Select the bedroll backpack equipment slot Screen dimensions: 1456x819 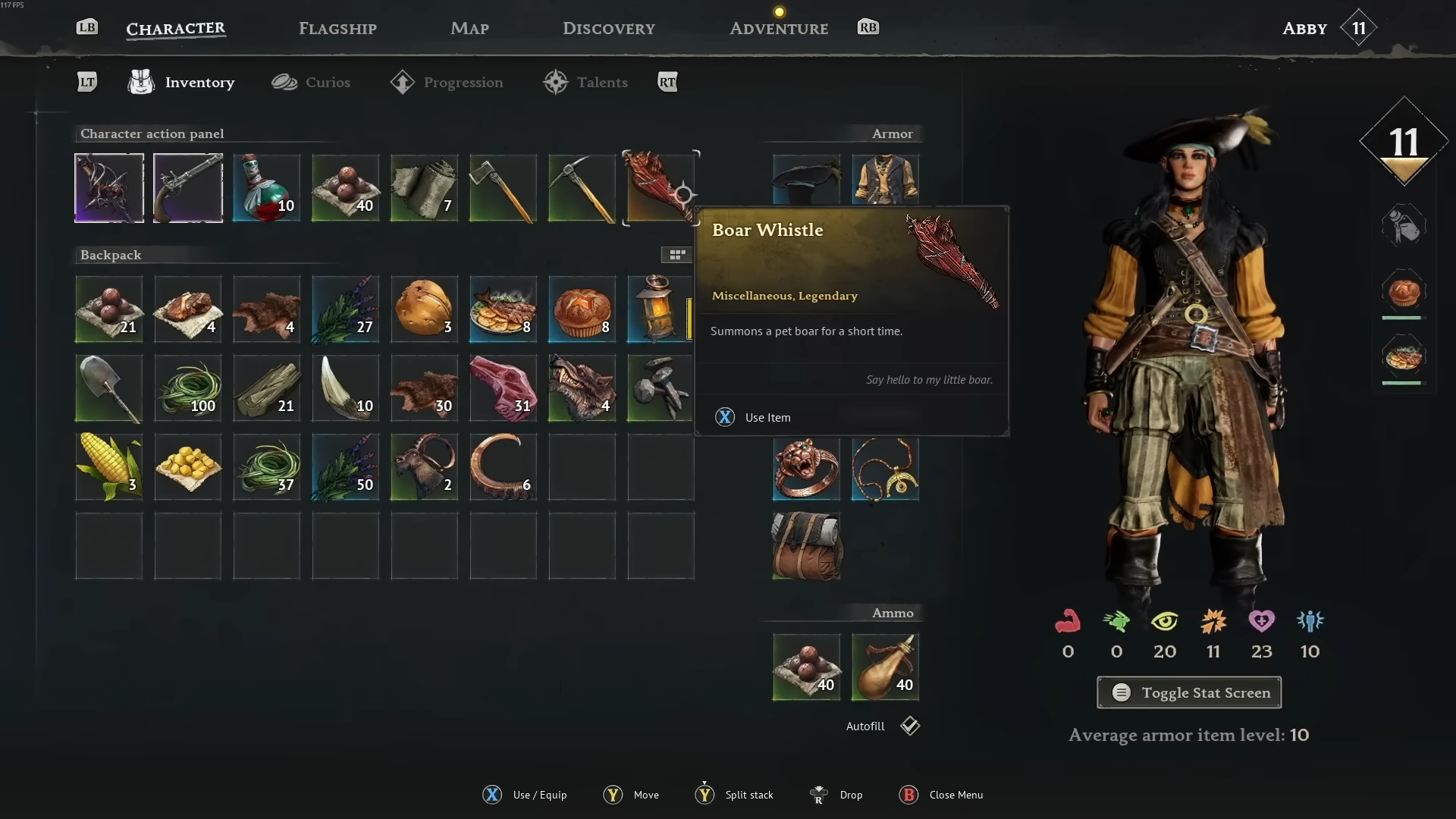tap(806, 546)
